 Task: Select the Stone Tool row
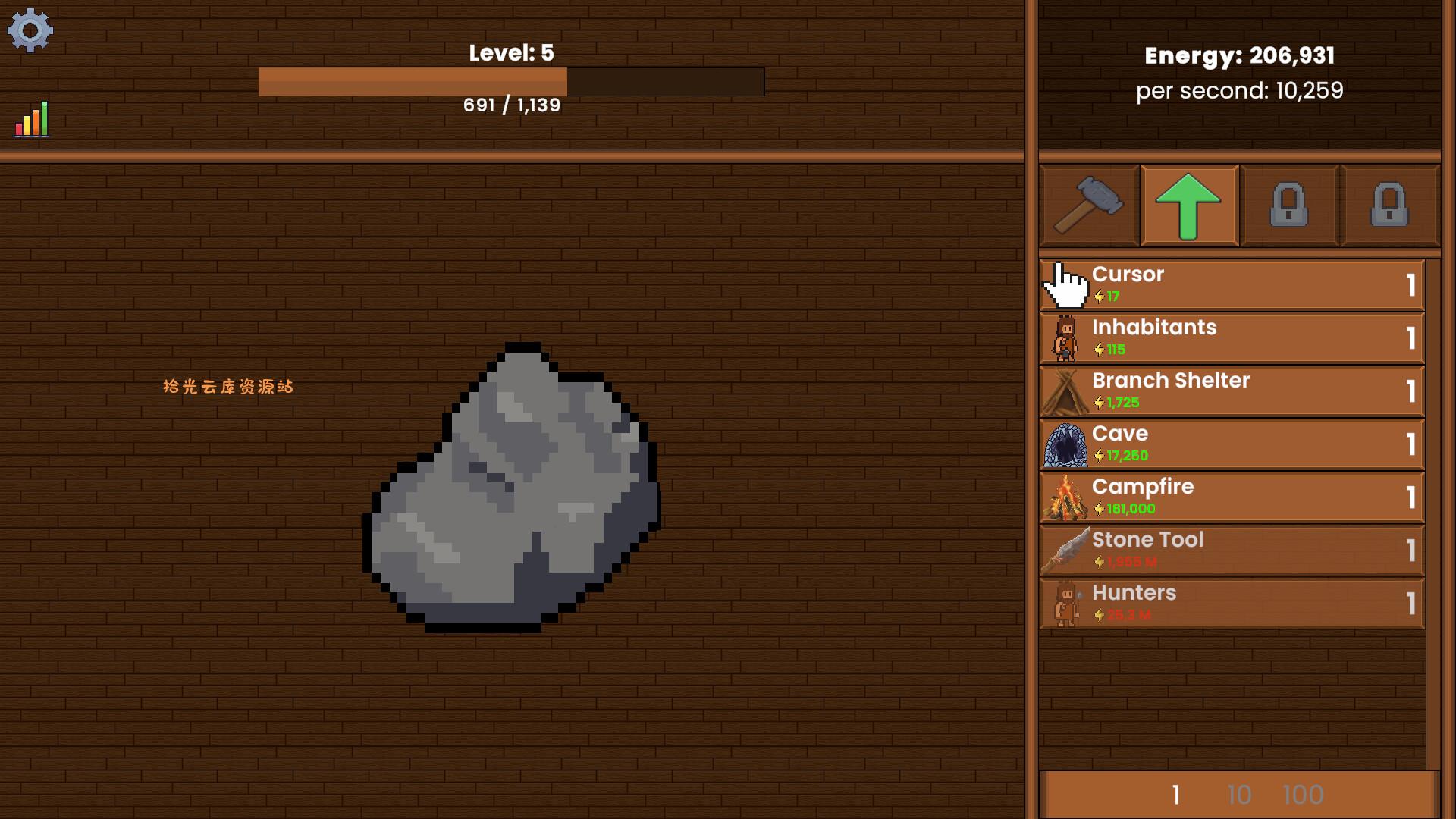[1232, 551]
